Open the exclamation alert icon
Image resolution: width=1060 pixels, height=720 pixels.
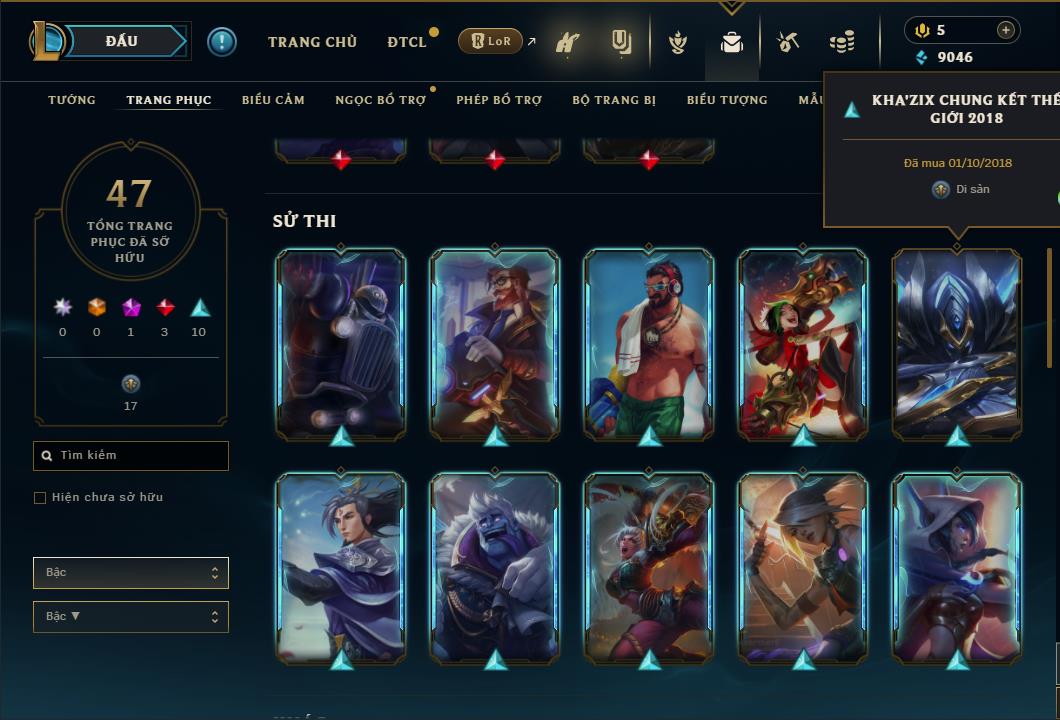(222, 42)
